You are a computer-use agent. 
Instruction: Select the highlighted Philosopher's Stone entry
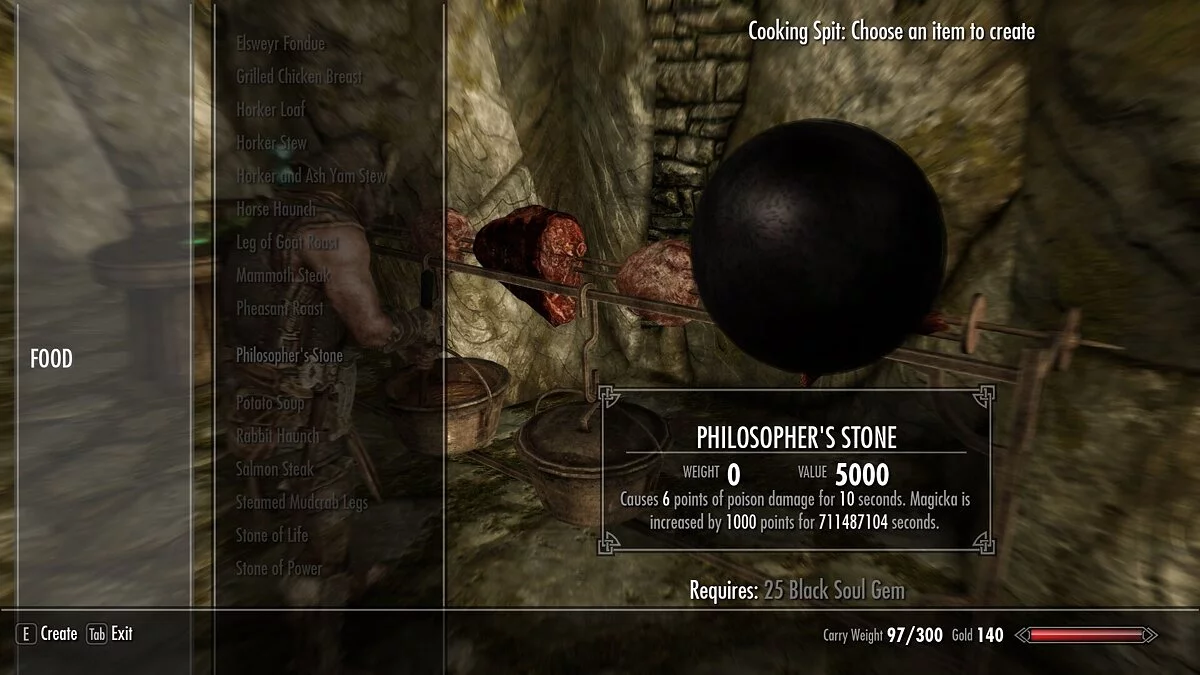click(x=289, y=355)
